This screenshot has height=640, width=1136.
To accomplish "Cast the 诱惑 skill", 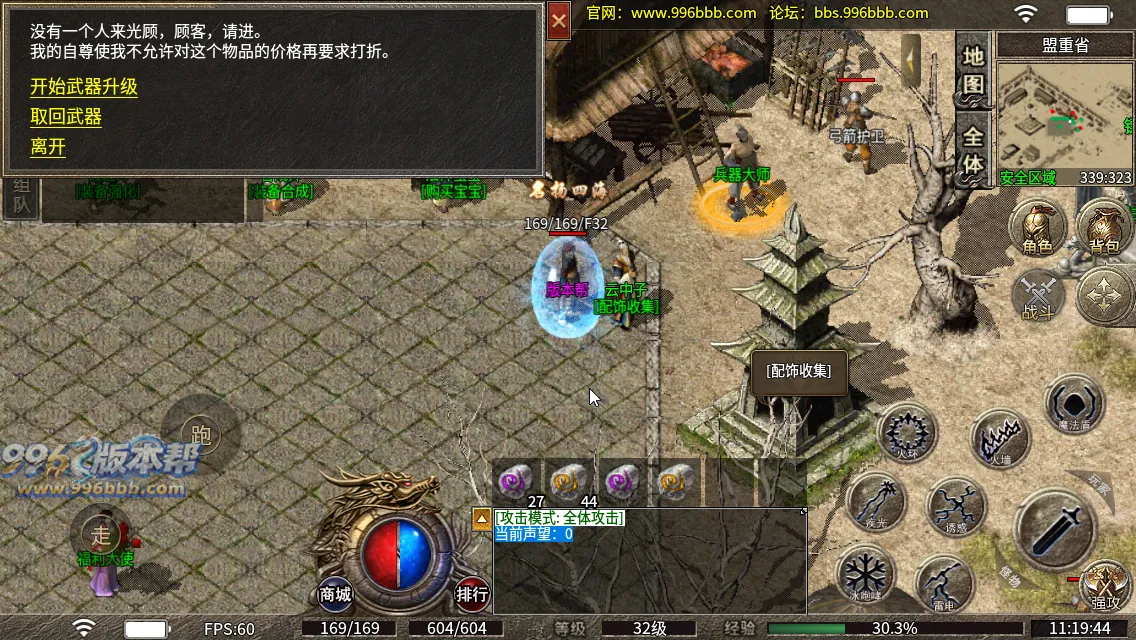I will [x=956, y=507].
